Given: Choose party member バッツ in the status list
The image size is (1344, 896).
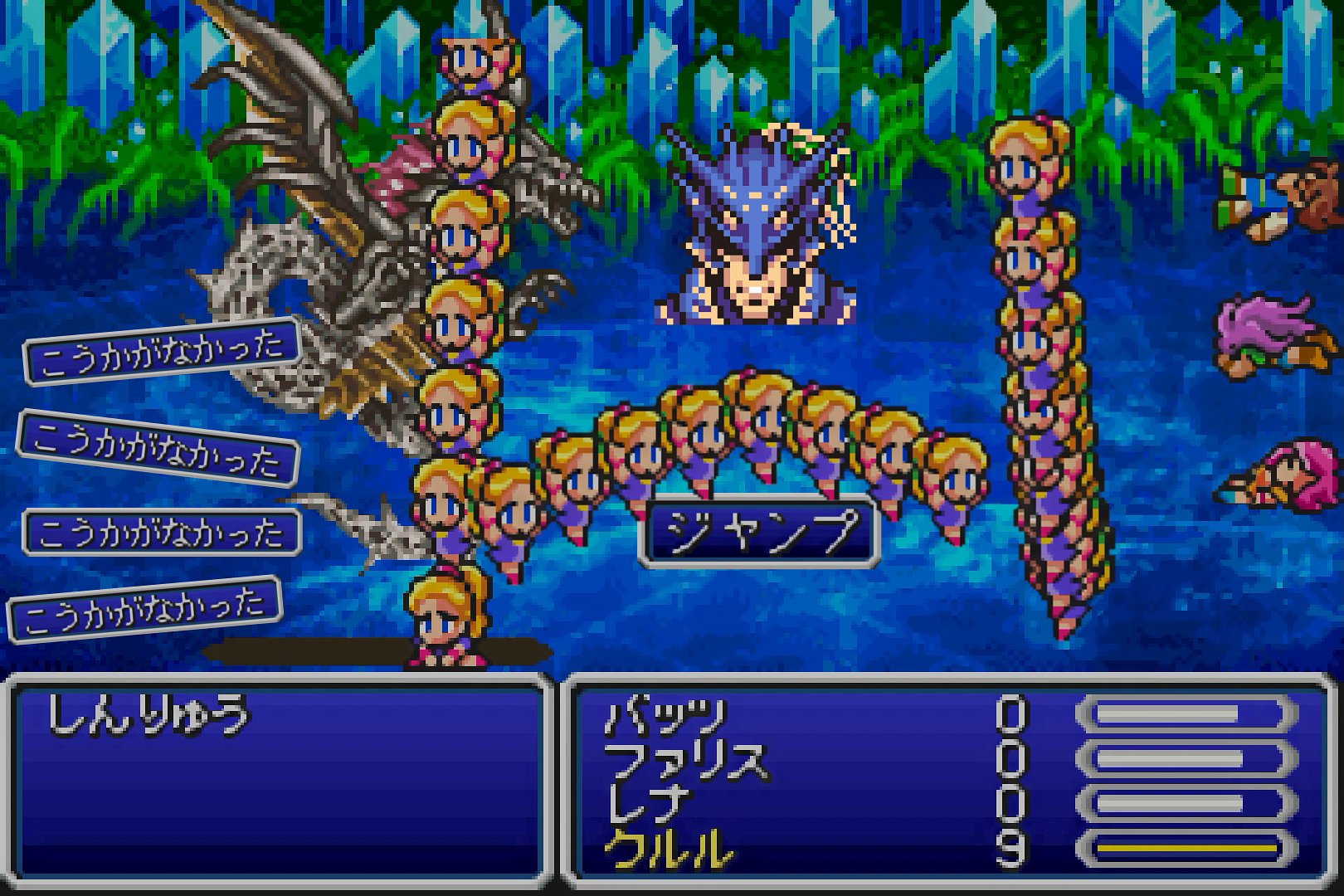Looking at the screenshot, I should tap(665, 716).
